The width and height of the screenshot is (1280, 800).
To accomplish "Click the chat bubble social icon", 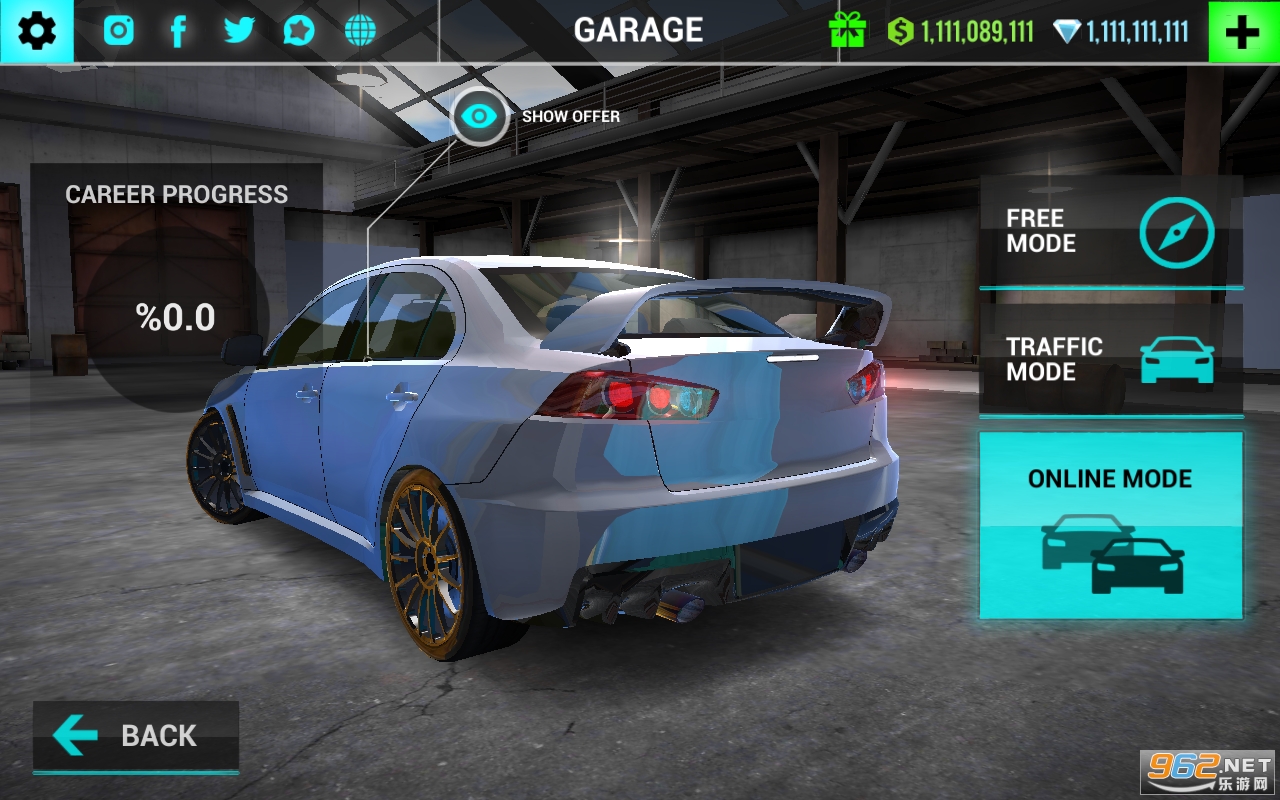I will click(298, 31).
